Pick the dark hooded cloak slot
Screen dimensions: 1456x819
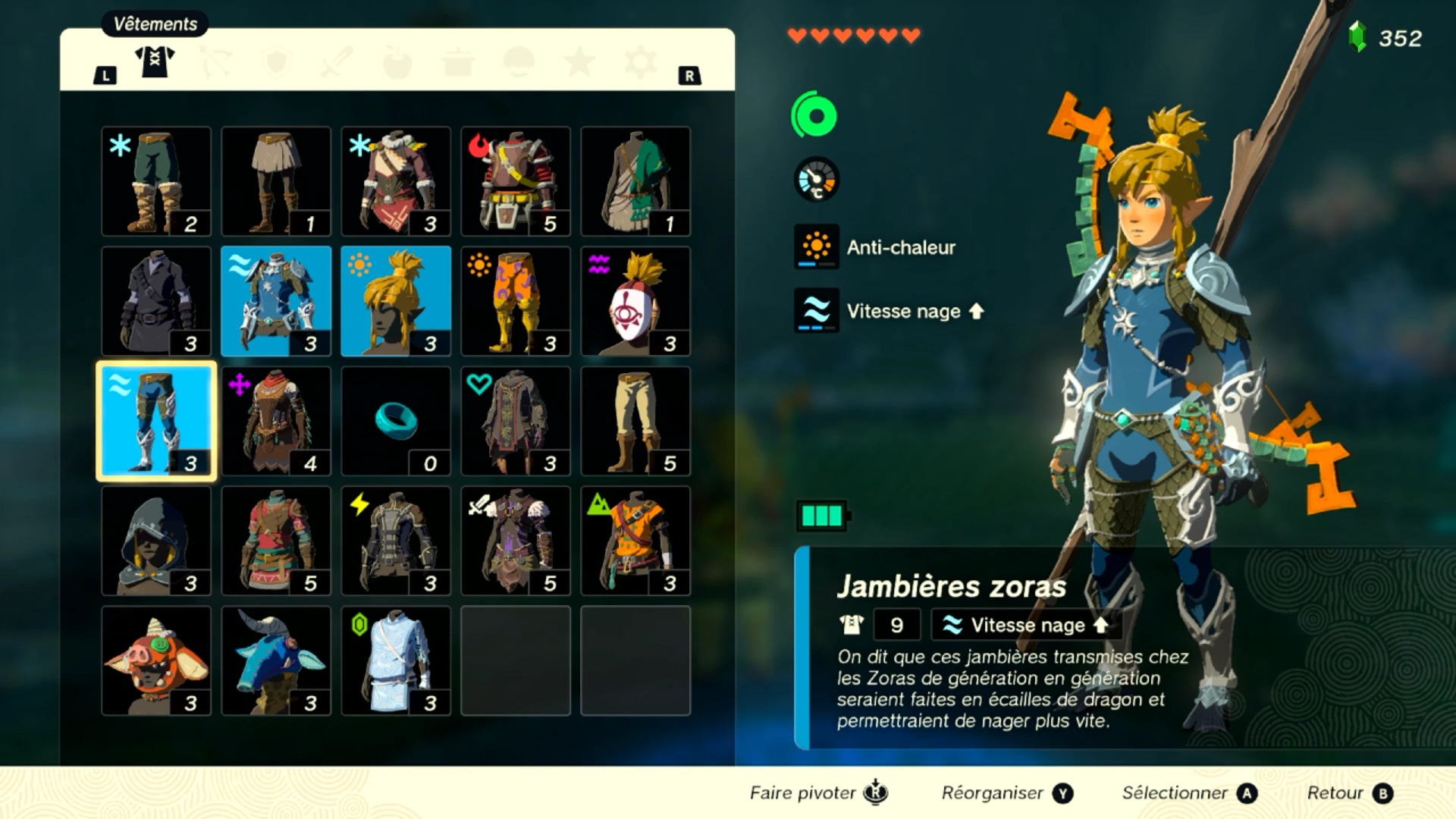pyautogui.click(x=156, y=541)
